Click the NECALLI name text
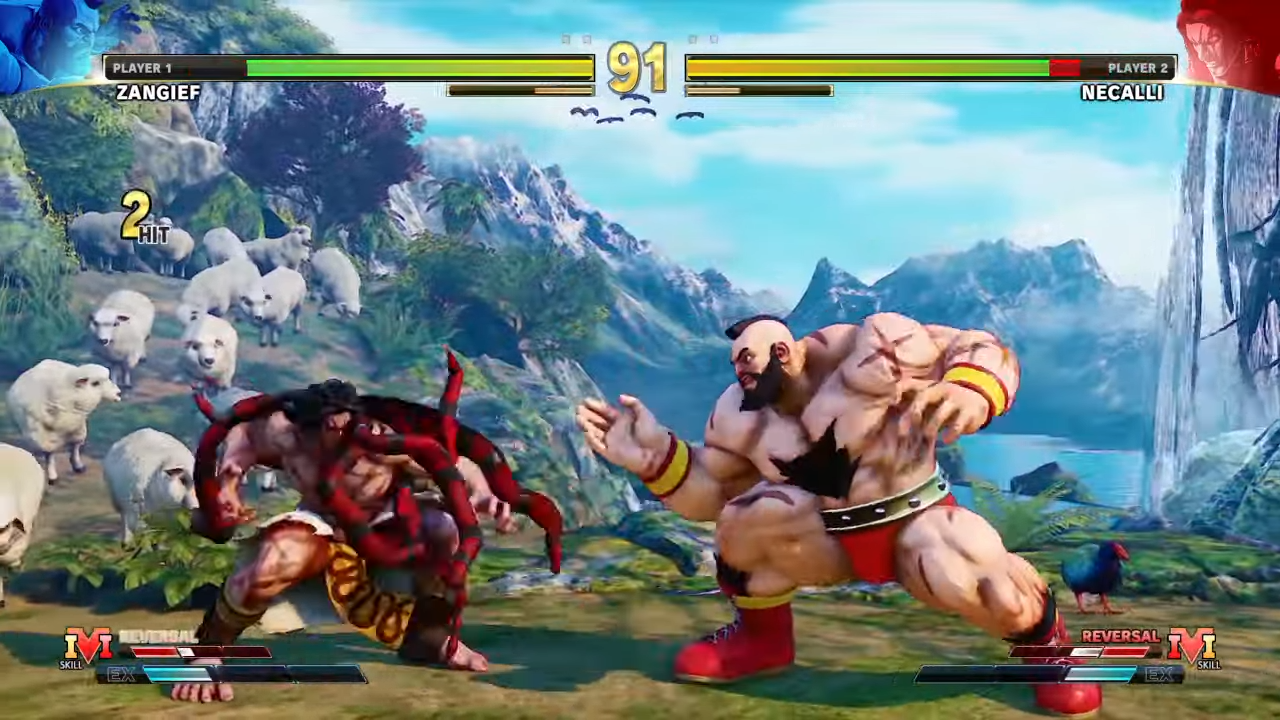Image resolution: width=1280 pixels, height=720 pixels. 1122,93
